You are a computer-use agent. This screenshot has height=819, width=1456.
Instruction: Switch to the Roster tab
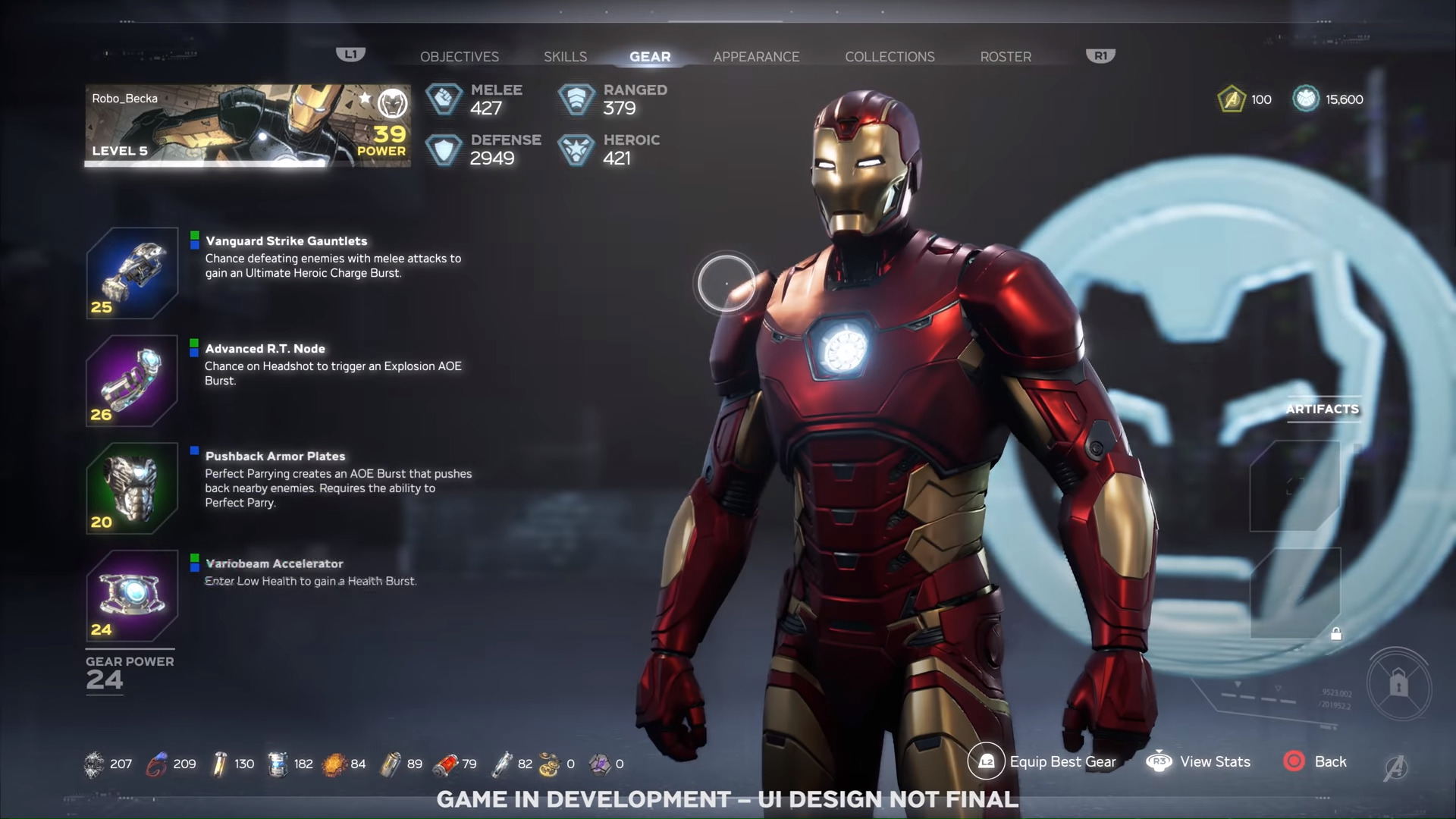click(x=1006, y=57)
